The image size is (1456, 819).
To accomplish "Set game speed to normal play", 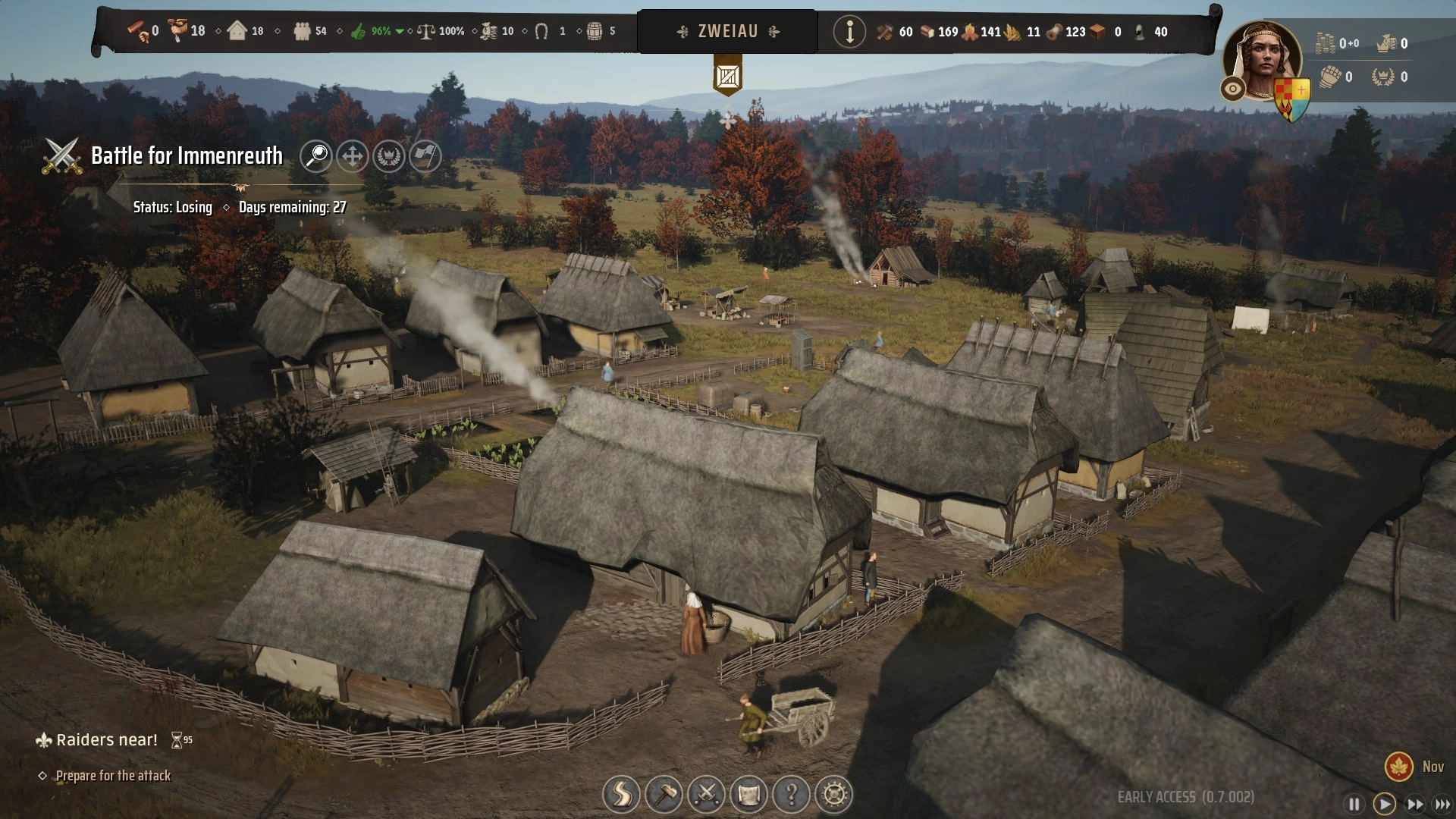I will [x=1384, y=804].
